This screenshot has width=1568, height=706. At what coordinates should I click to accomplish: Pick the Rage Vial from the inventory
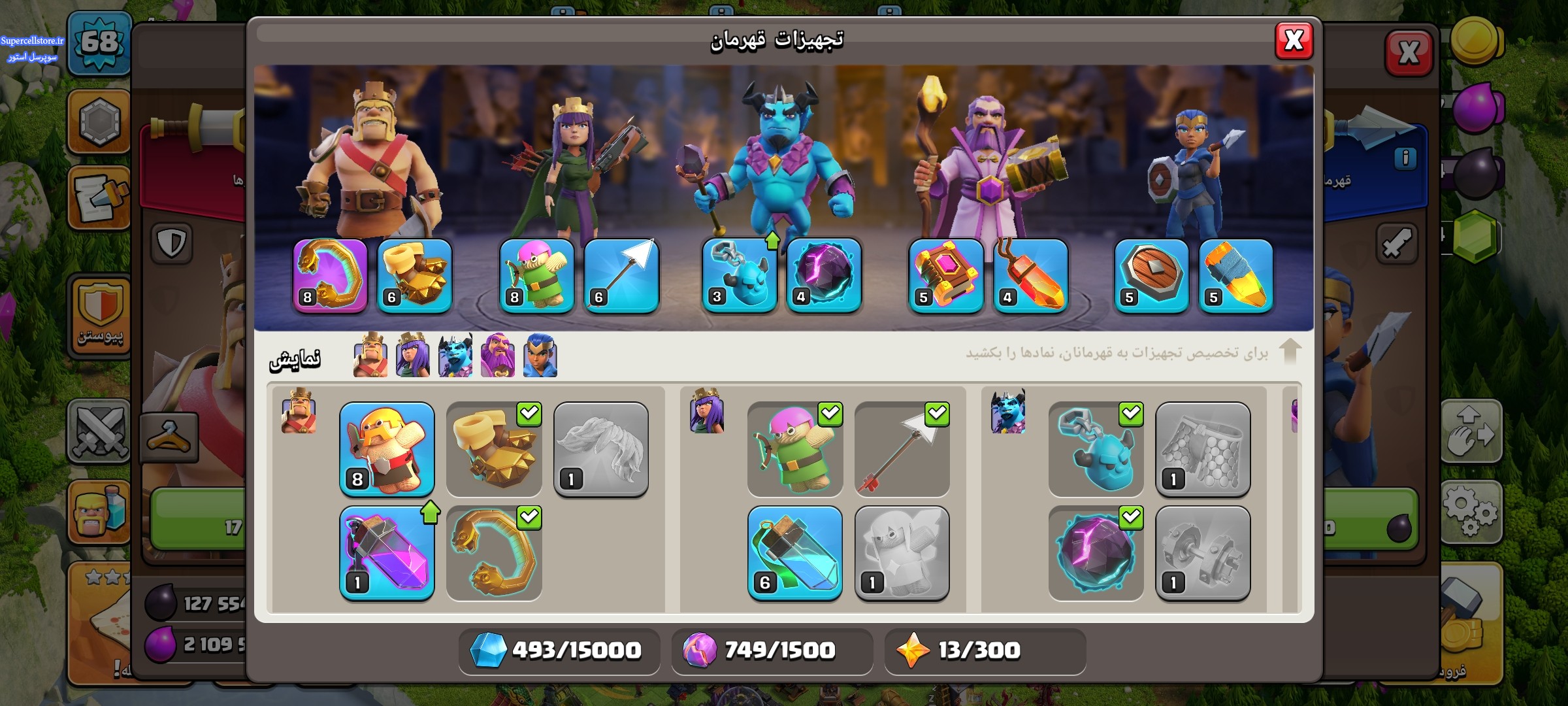pos(387,553)
